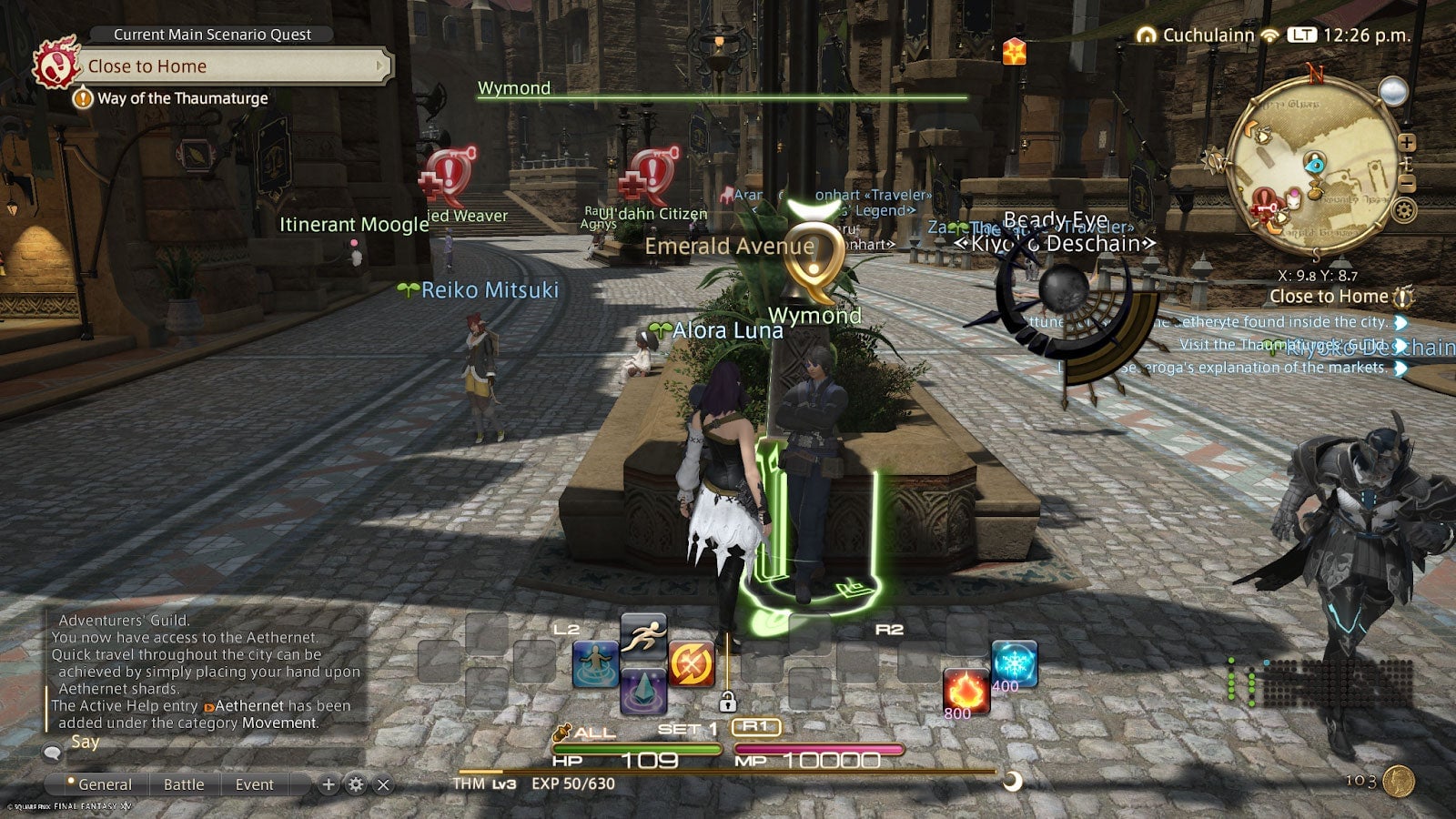Open the Aethernet active help link
Image resolution: width=1456 pixels, height=819 pixels.
click(246, 707)
